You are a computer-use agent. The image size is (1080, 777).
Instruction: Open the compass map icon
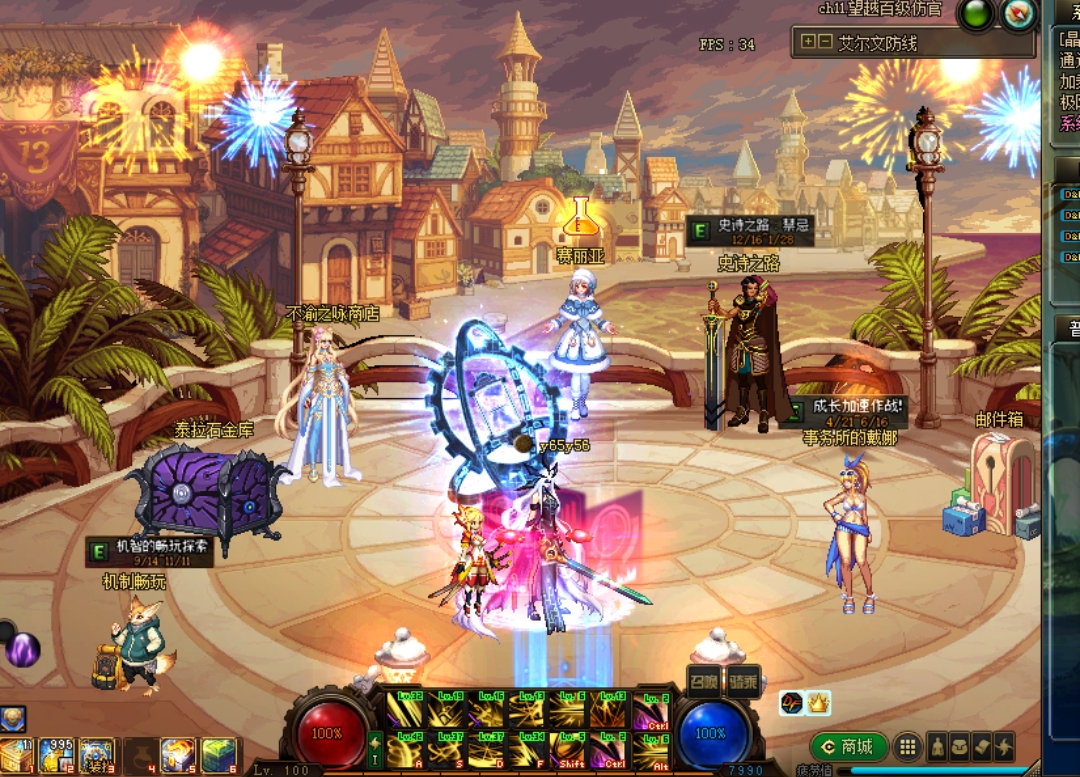pyautogui.click(x=1018, y=15)
